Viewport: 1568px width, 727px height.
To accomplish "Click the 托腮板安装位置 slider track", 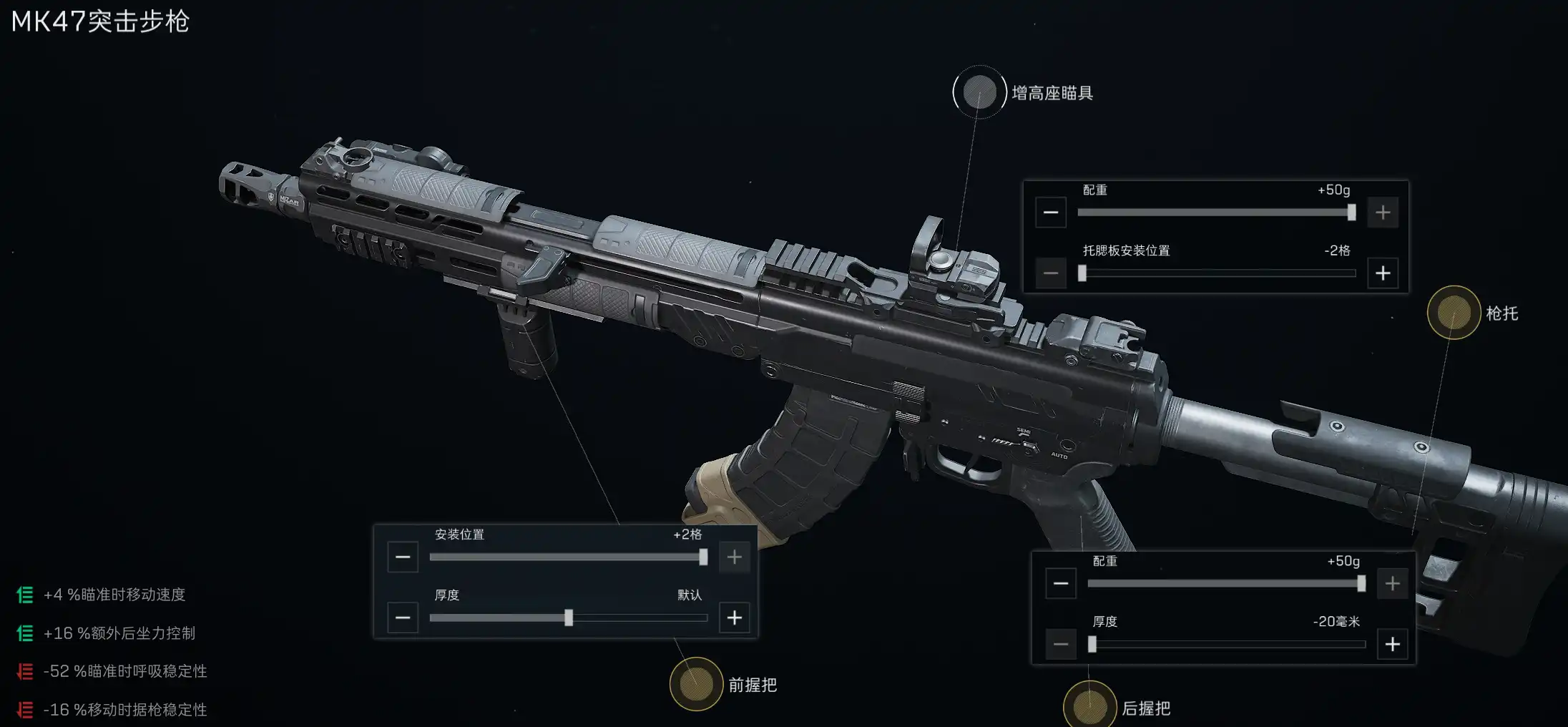I will pos(1216,273).
